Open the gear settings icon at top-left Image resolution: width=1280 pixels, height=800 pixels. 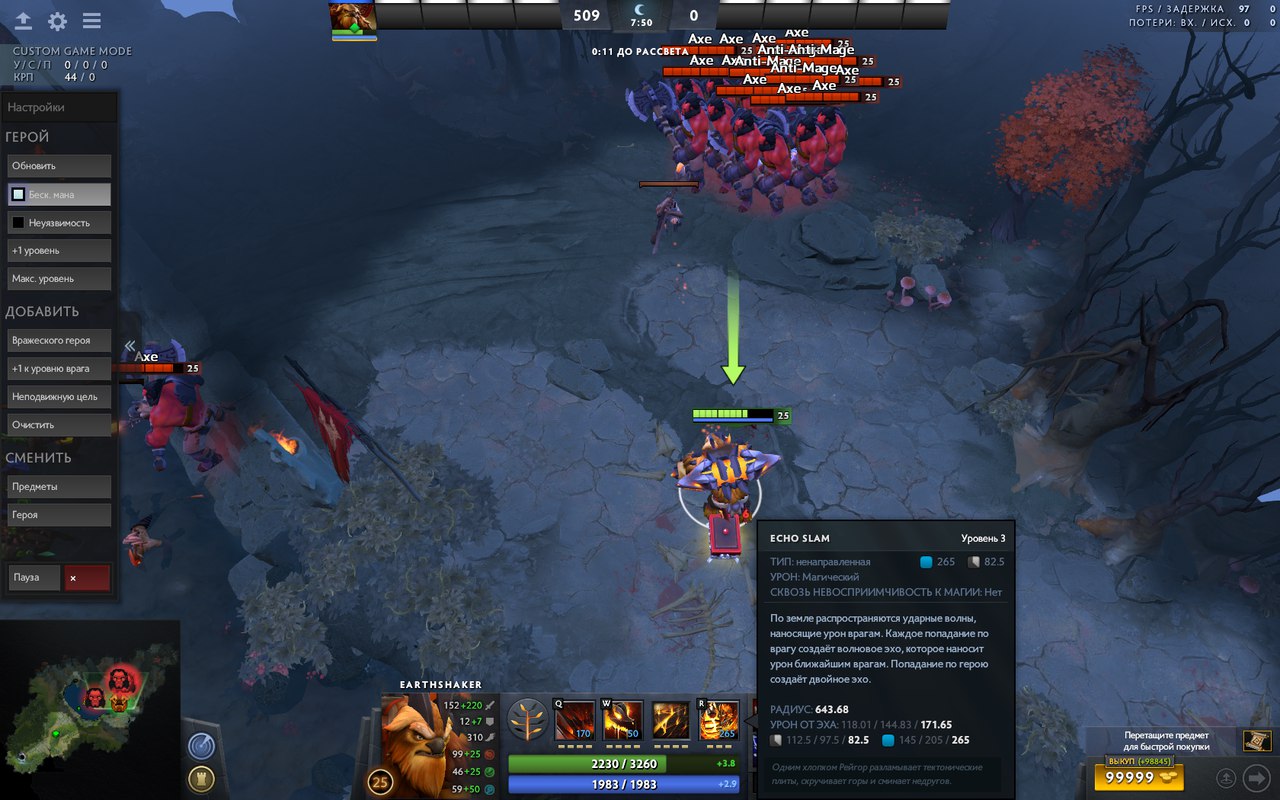tap(57, 21)
